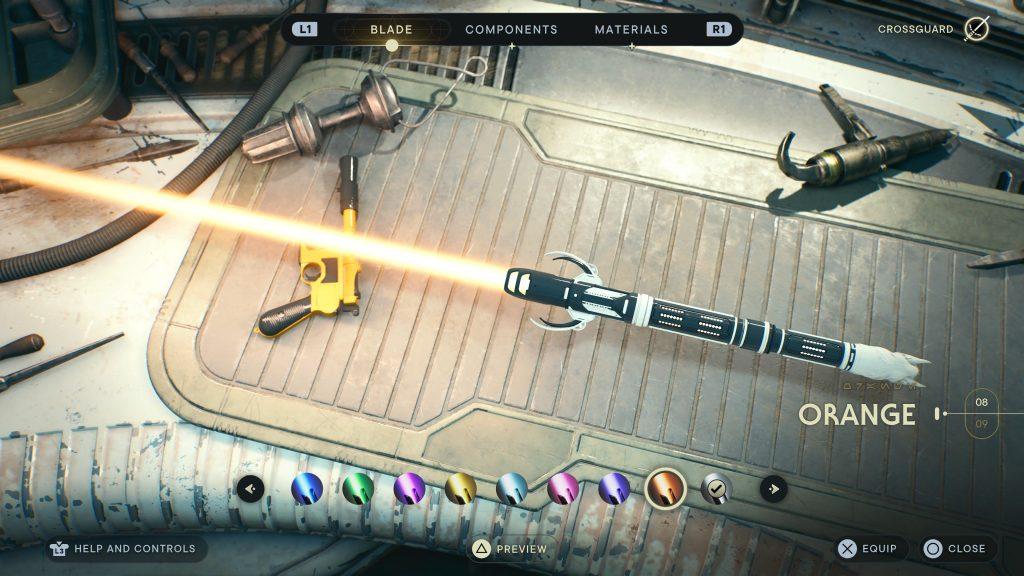Image resolution: width=1024 pixels, height=576 pixels.
Task: Close the lightsaber customization screen
Action: 956,549
